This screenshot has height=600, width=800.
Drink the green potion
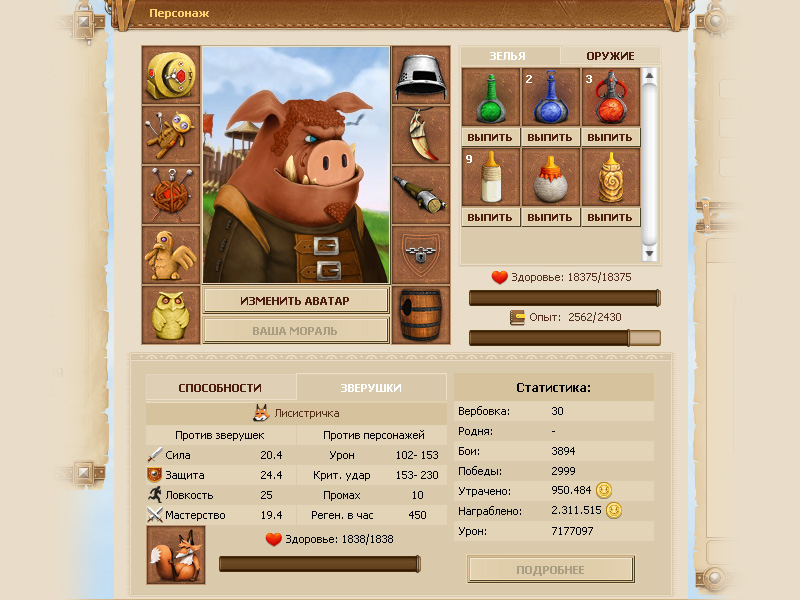[490, 137]
